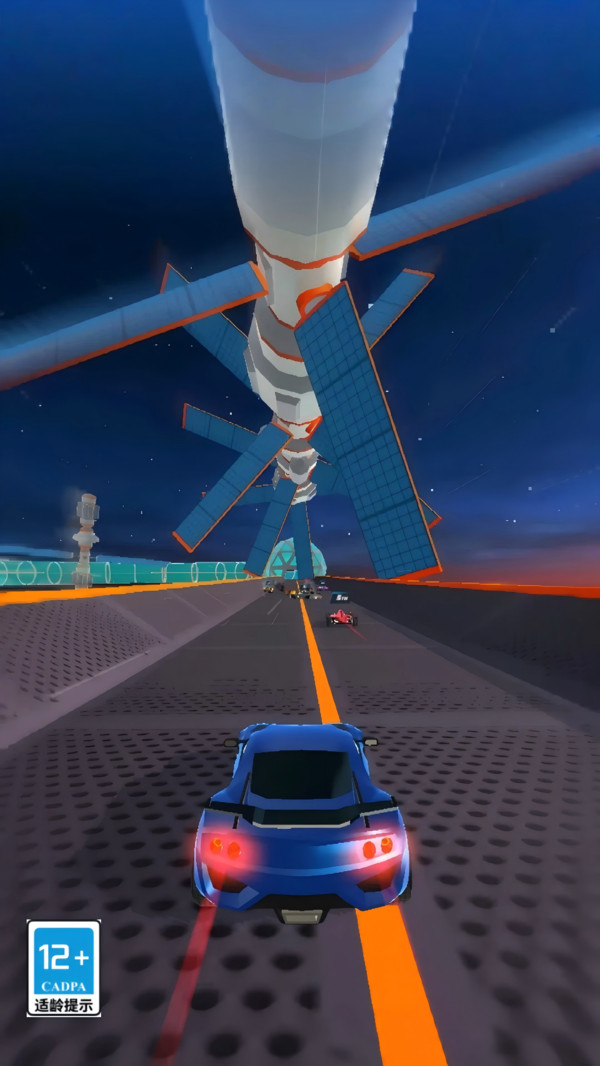Open the CADPA 12+ age rating badge
This screenshot has width=600, height=1066.
coord(64,968)
